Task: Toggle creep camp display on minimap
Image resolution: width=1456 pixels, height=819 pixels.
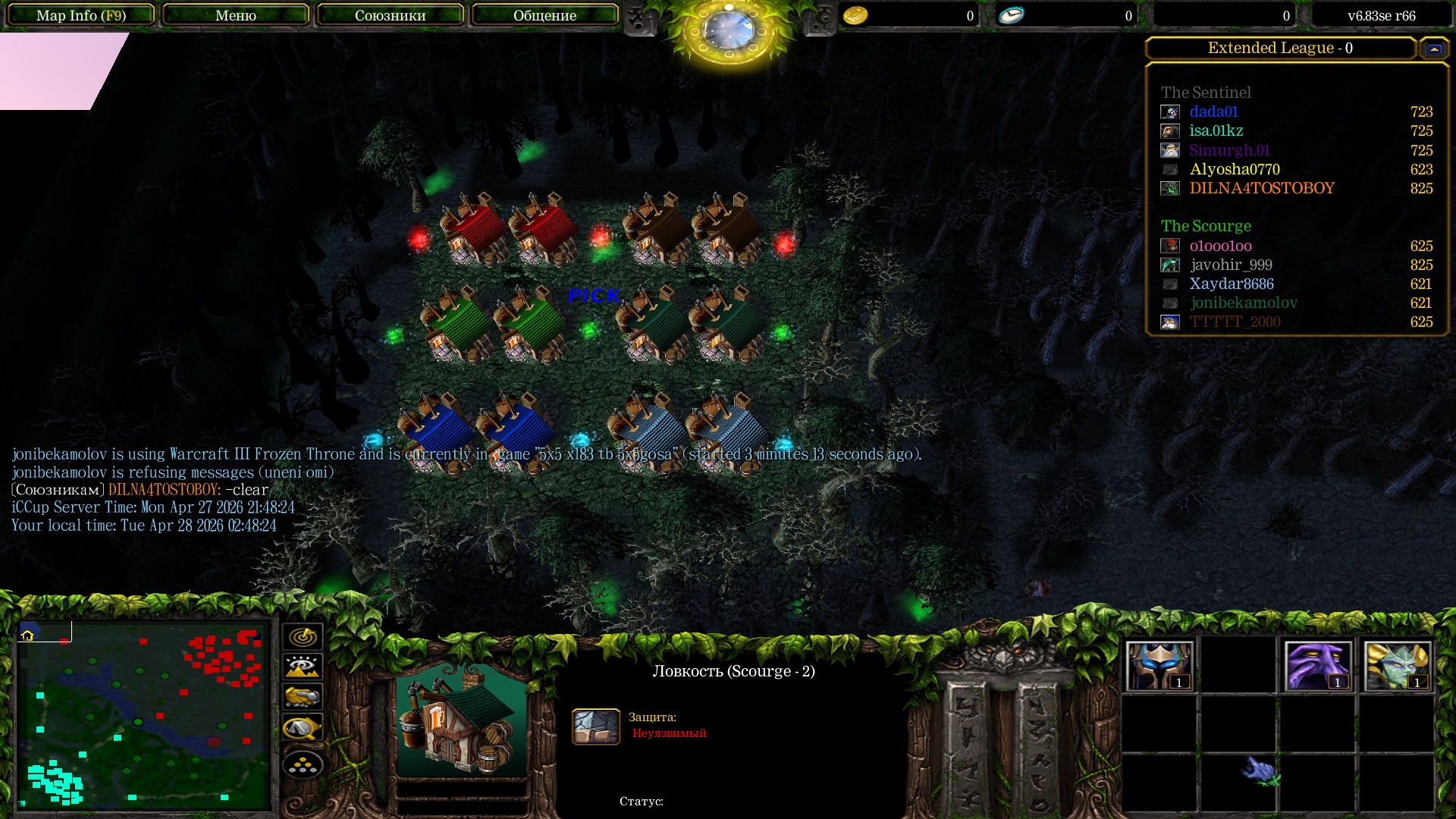Action: click(303, 728)
